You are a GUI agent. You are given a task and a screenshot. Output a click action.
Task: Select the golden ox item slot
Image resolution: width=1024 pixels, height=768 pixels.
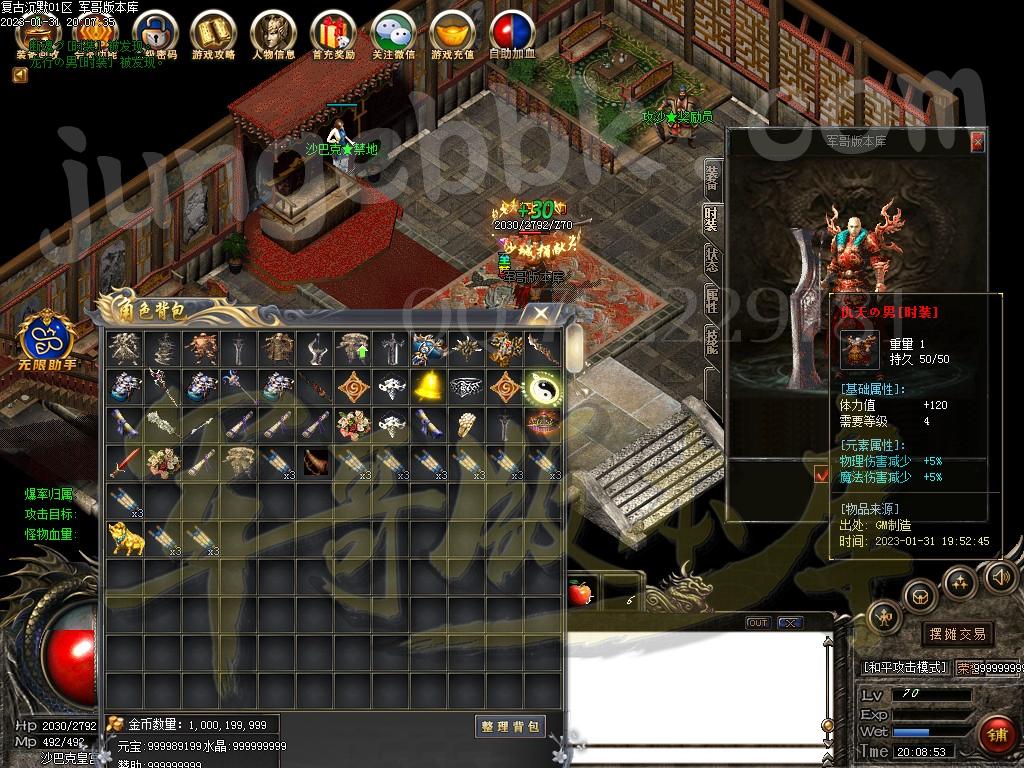(125, 540)
